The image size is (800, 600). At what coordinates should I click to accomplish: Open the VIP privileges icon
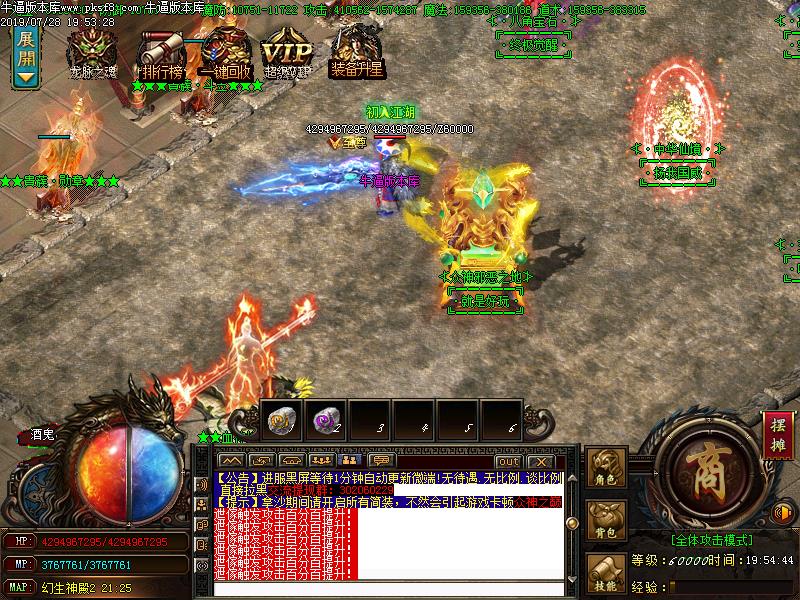coord(287,53)
